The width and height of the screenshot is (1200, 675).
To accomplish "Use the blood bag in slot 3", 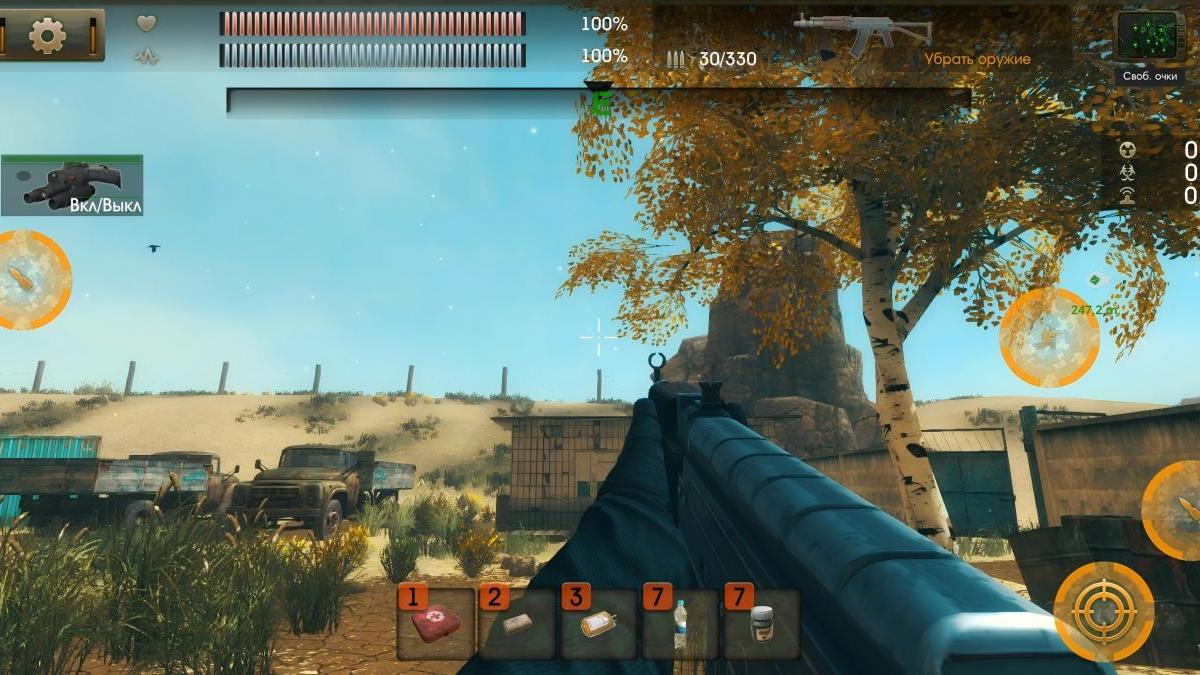I will (x=598, y=624).
